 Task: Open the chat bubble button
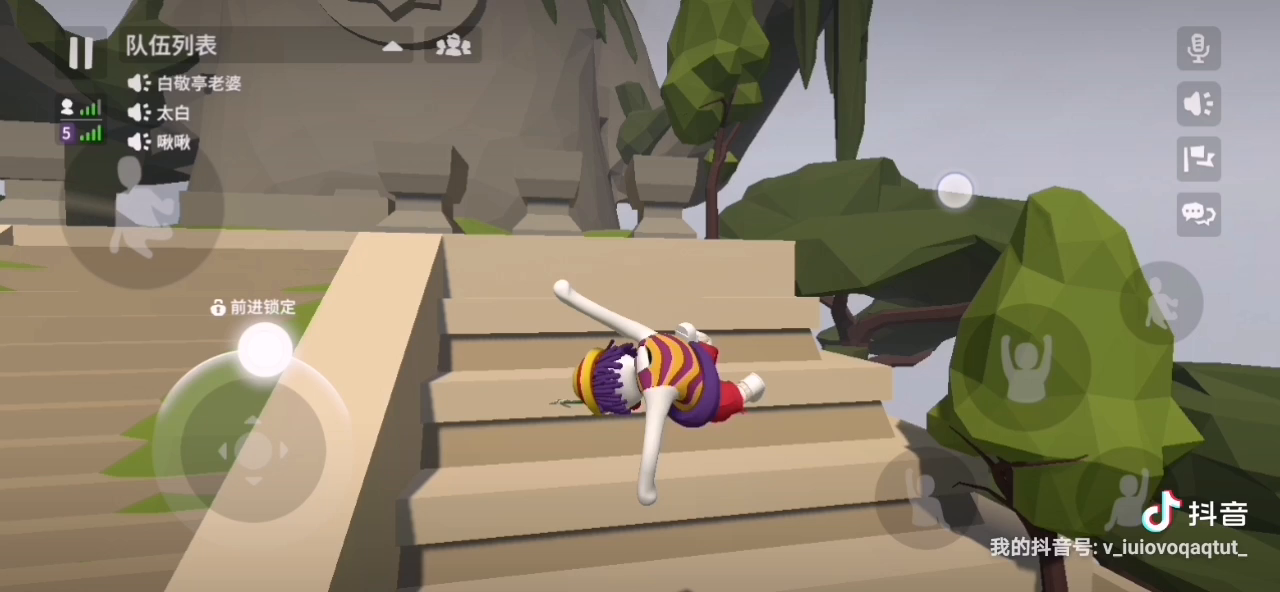(x=1198, y=212)
